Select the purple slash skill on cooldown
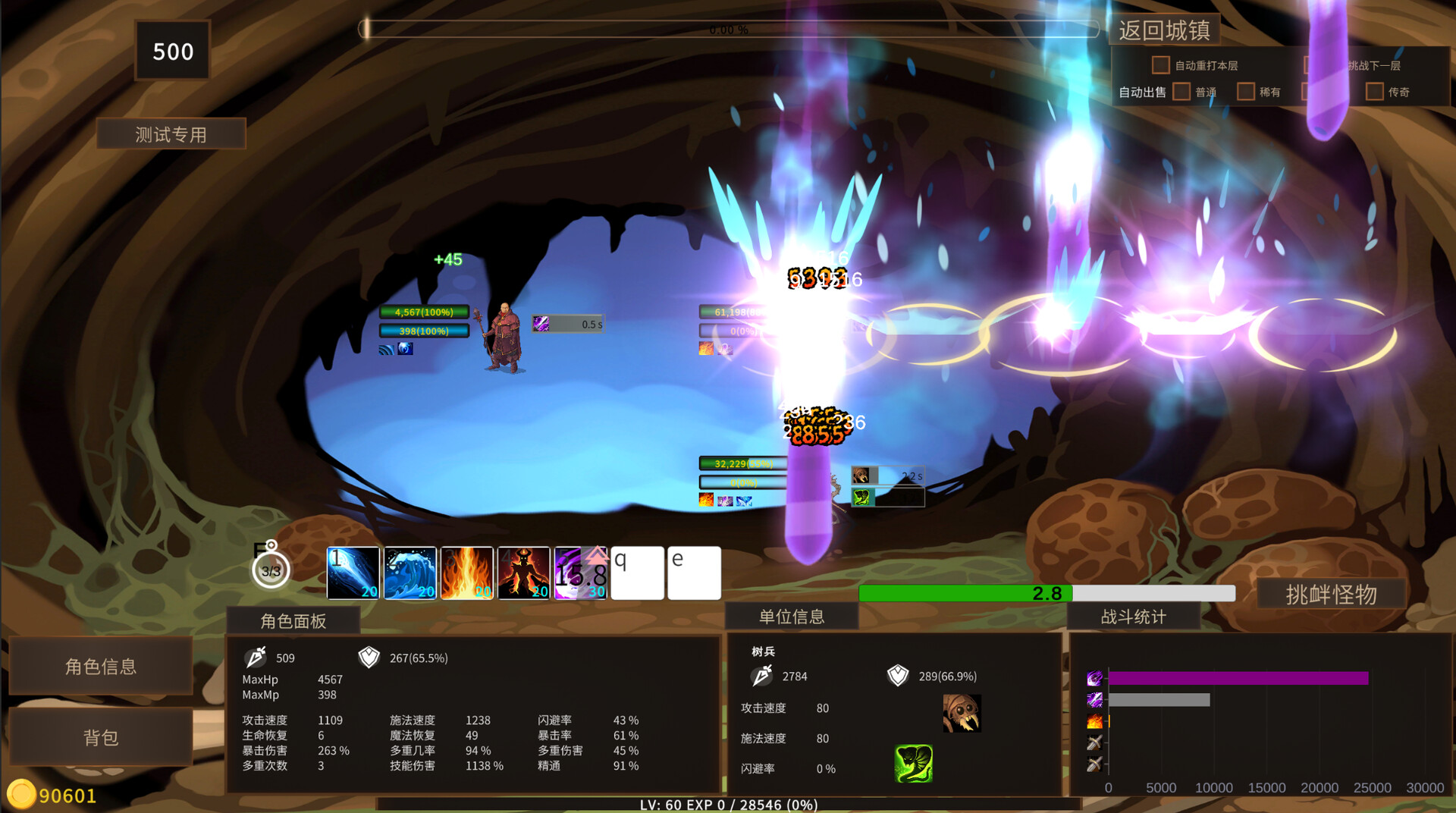This screenshot has width=1456, height=813. (580, 573)
